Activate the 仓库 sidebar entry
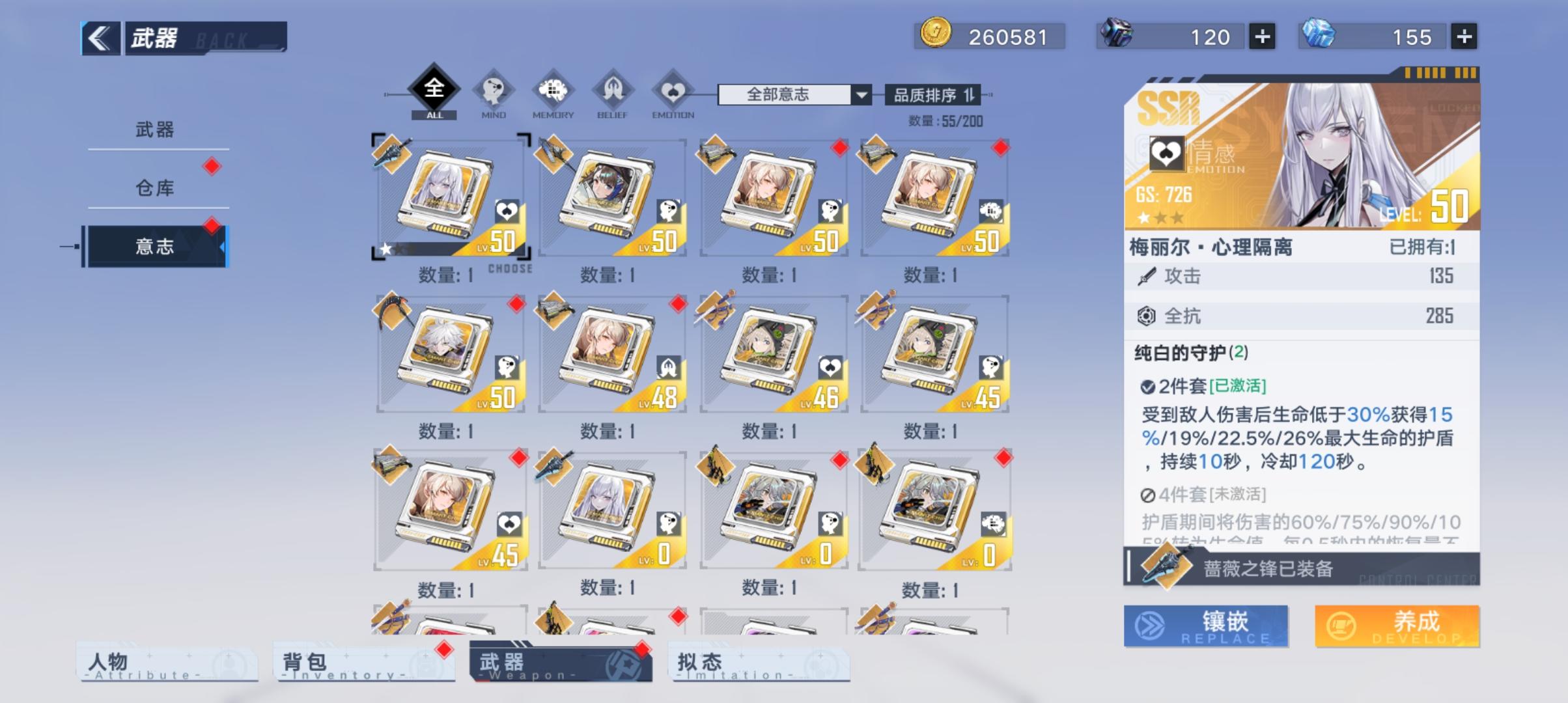 (156, 189)
